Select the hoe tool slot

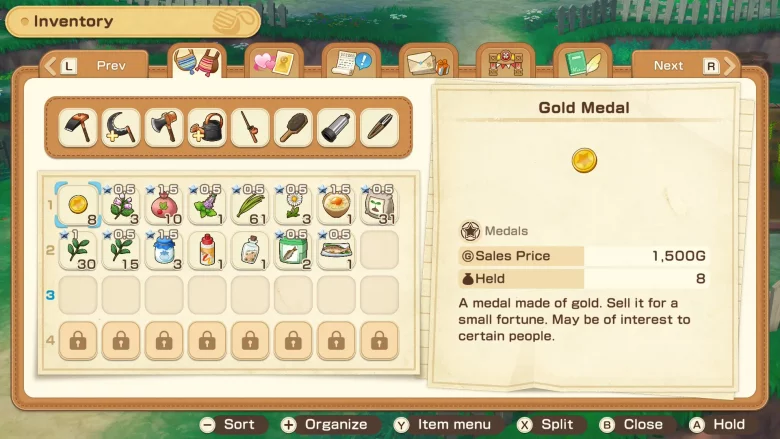pos(77,128)
